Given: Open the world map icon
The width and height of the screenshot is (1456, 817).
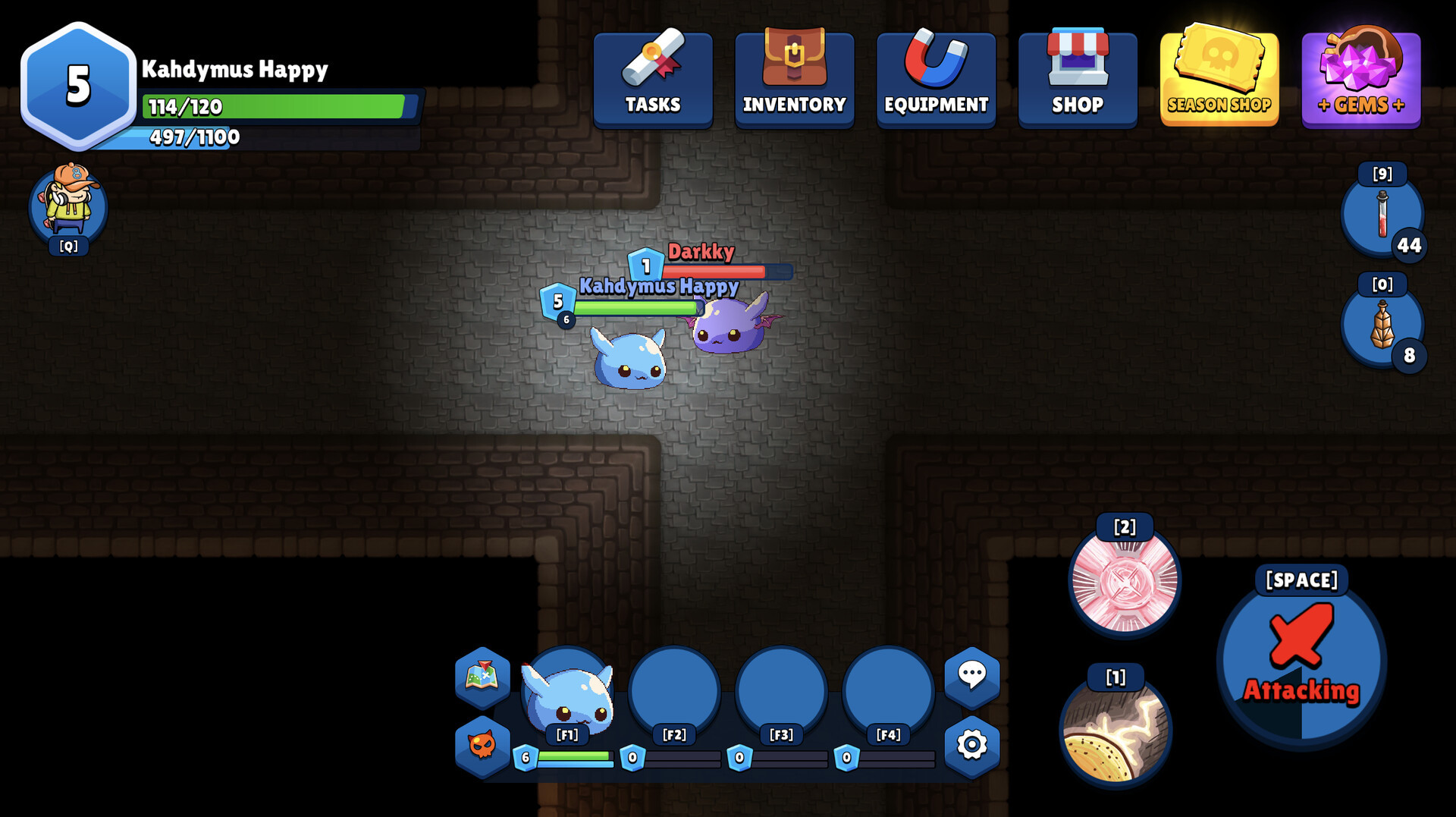Looking at the screenshot, I should pyautogui.click(x=482, y=674).
